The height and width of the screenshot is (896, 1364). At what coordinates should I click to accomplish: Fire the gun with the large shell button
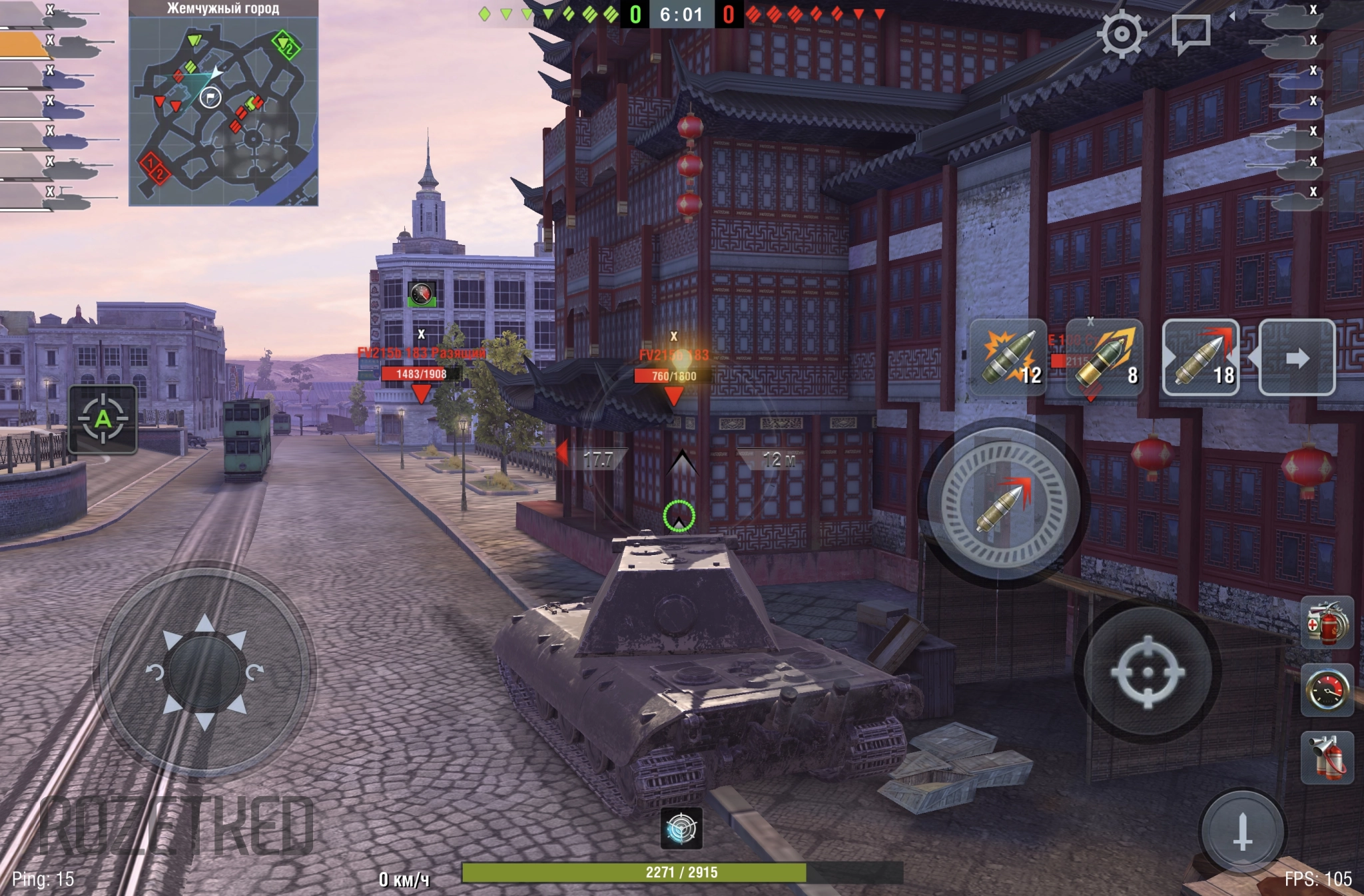pos(1003,505)
